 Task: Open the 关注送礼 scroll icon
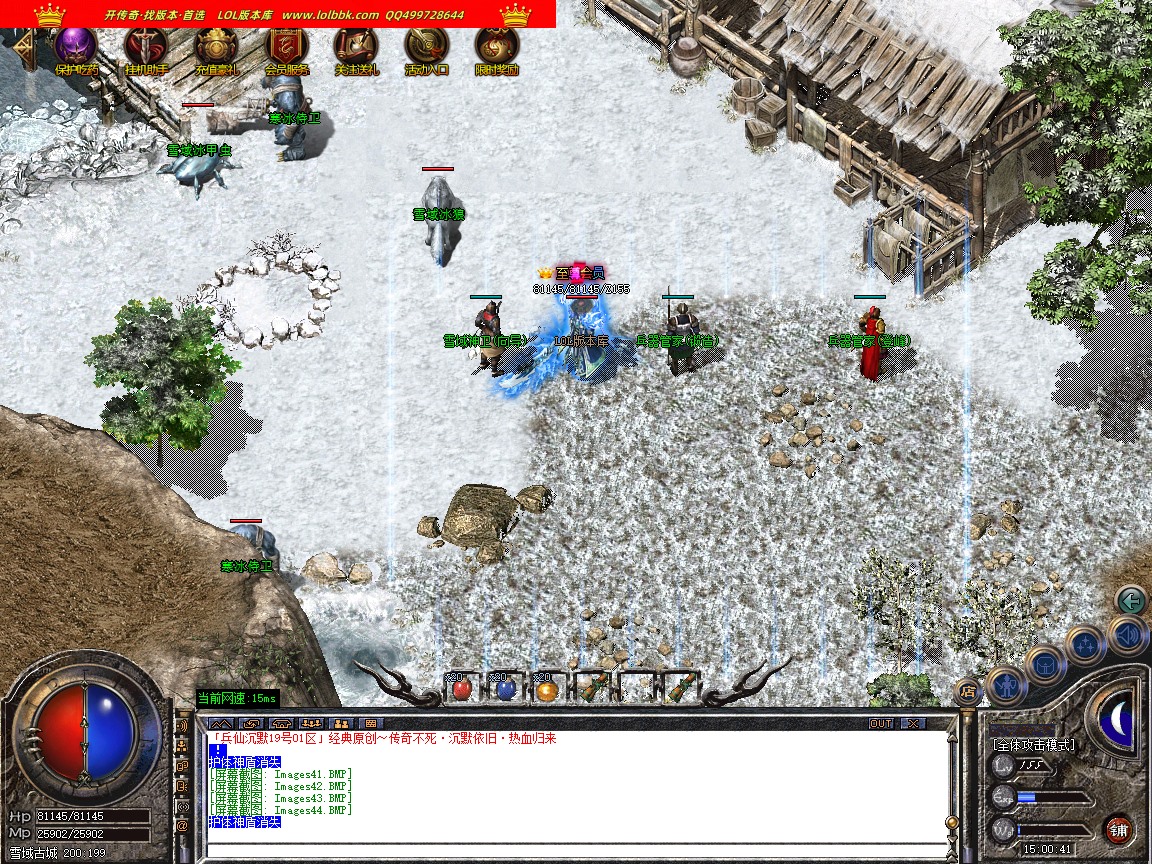click(356, 47)
